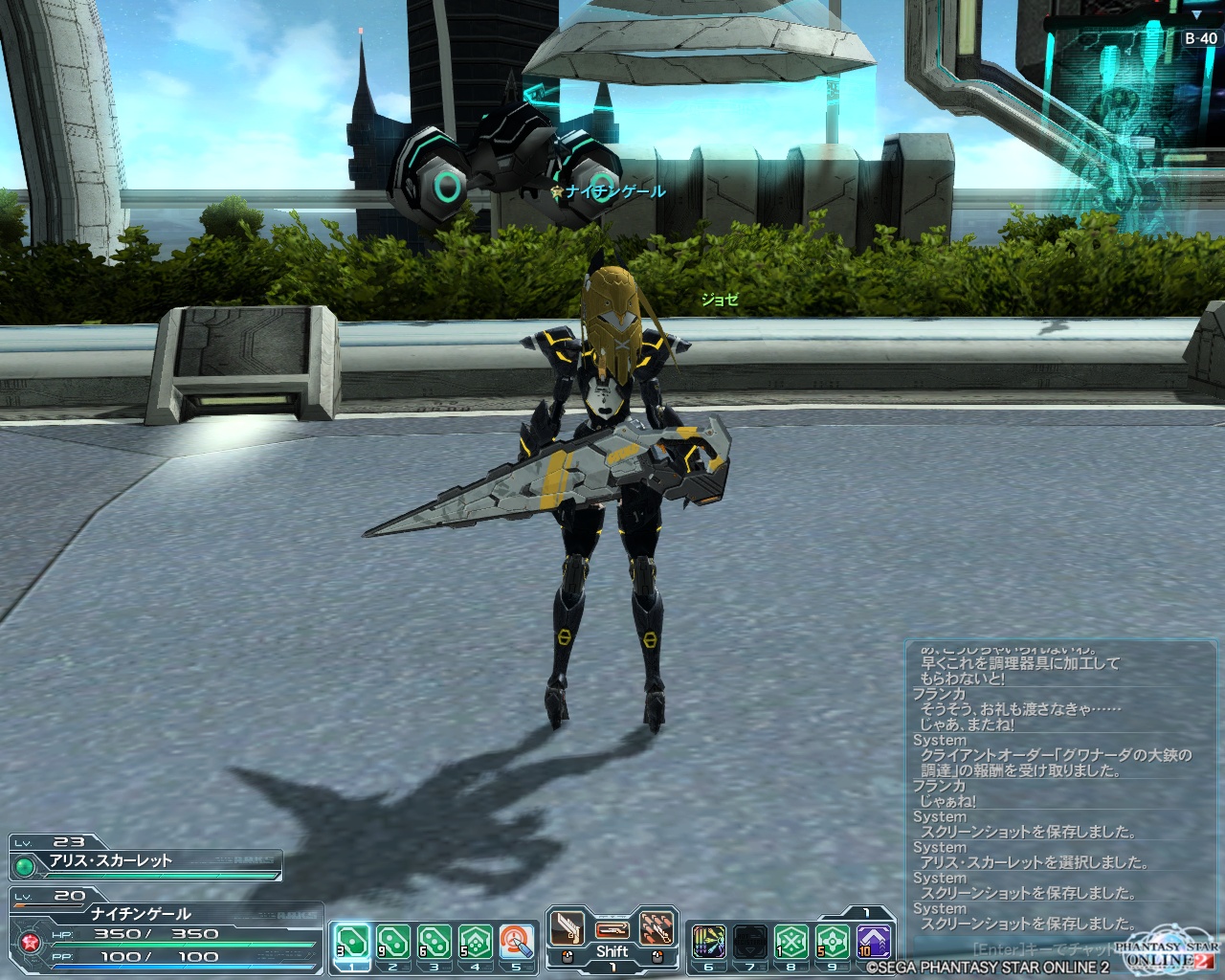Use the green flower item in slot 9
The width and height of the screenshot is (1225, 980).
click(x=832, y=943)
